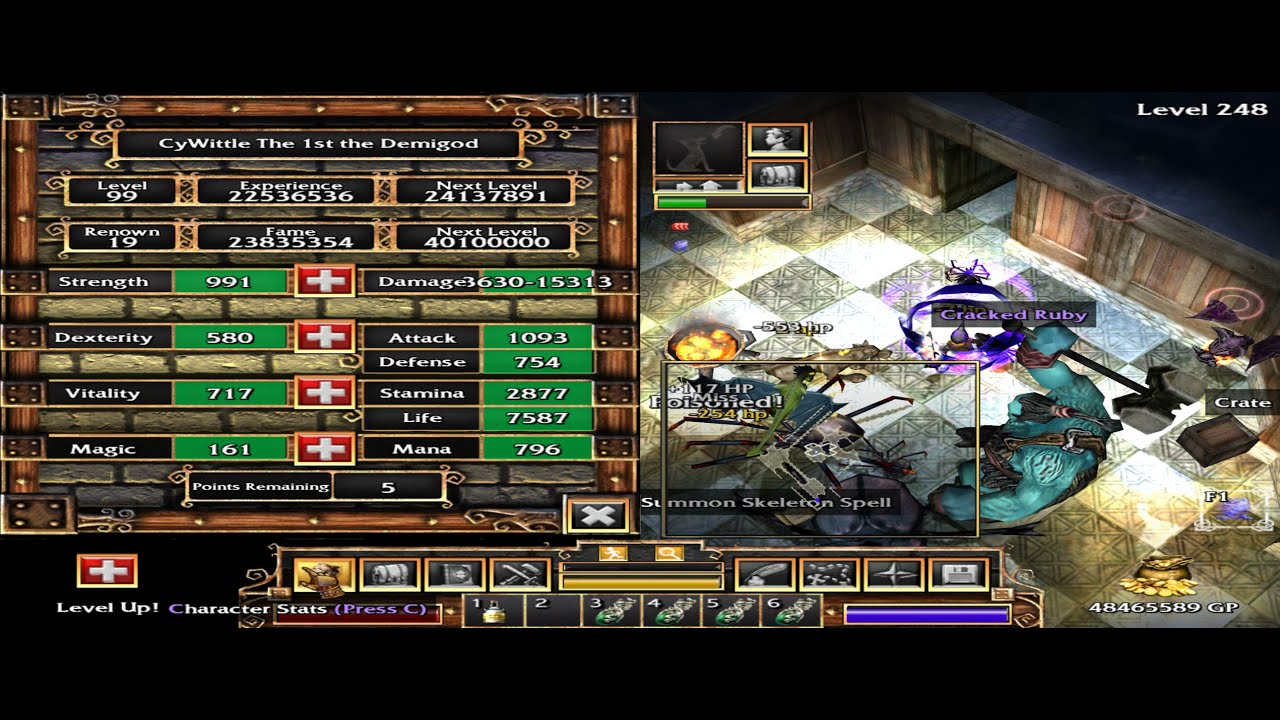The width and height of the screenshot is (1280, 720).
Task: Toggle the running figure button
Action: [x=611, y=553]
